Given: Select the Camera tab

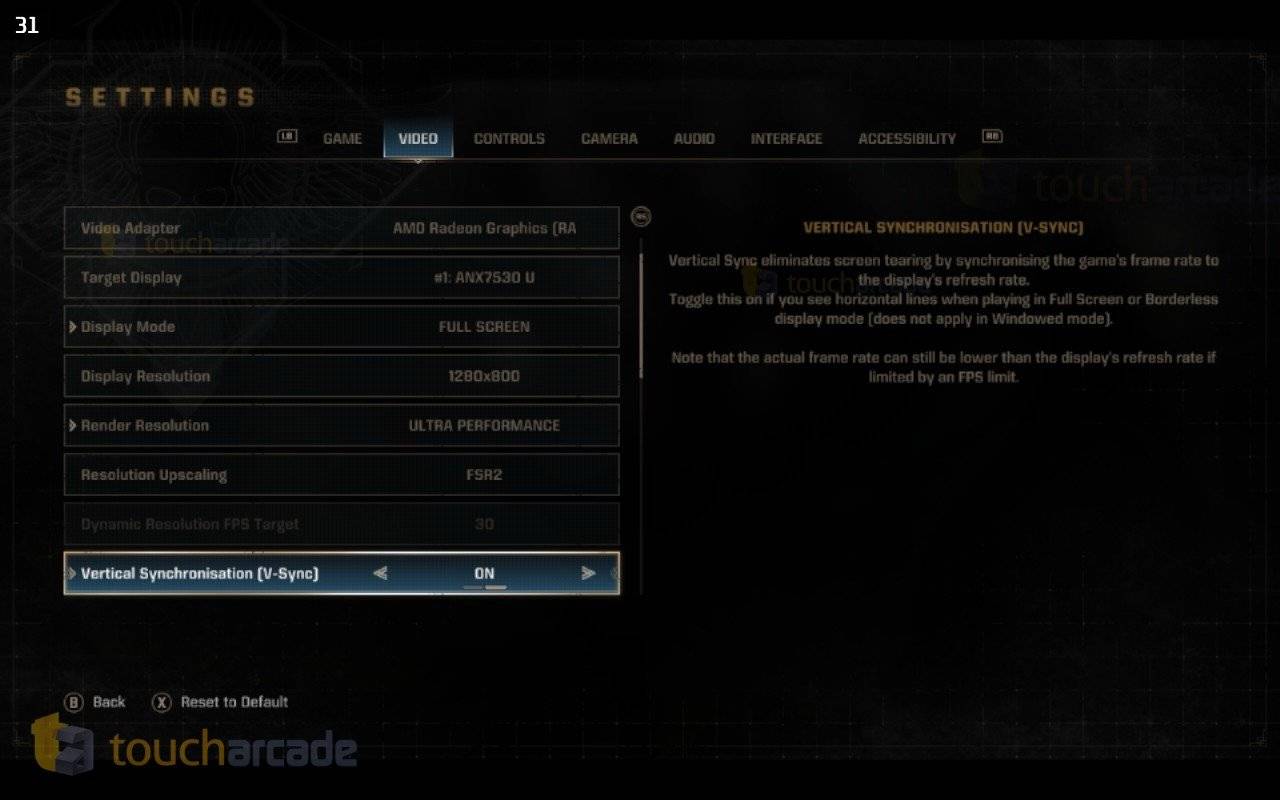Looking at the screenshot, I should [x=609, y=139].
